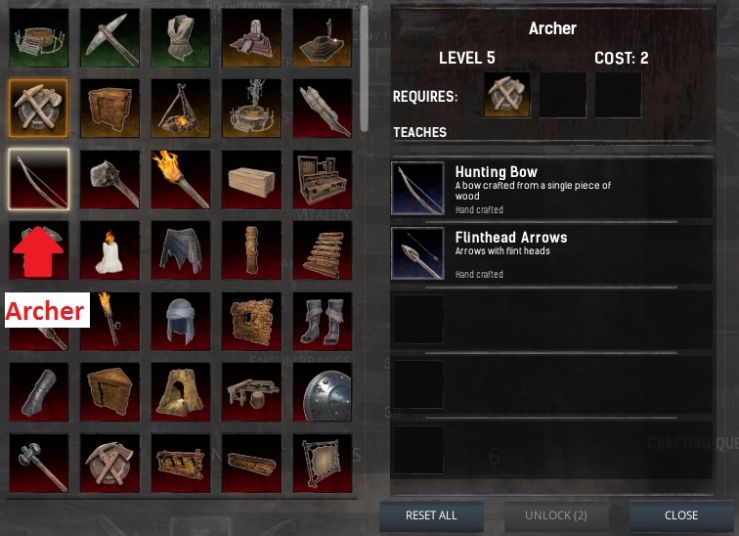Select the campfire feat tile

coord(181,109)
